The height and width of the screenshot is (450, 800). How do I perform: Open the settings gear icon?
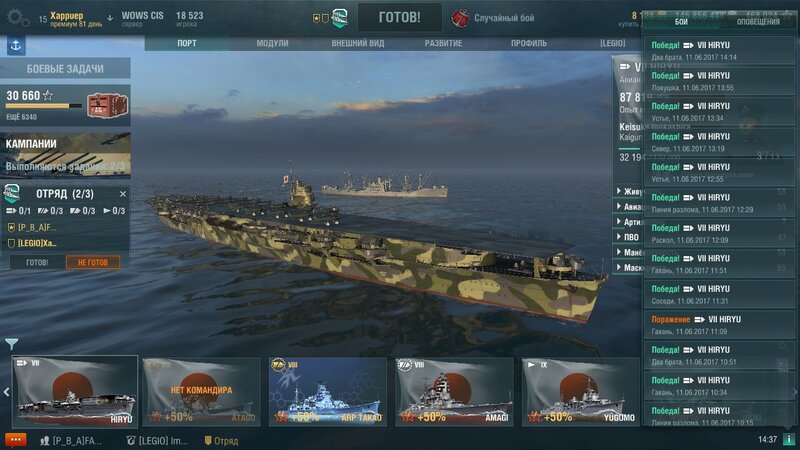tap(17, 17)
